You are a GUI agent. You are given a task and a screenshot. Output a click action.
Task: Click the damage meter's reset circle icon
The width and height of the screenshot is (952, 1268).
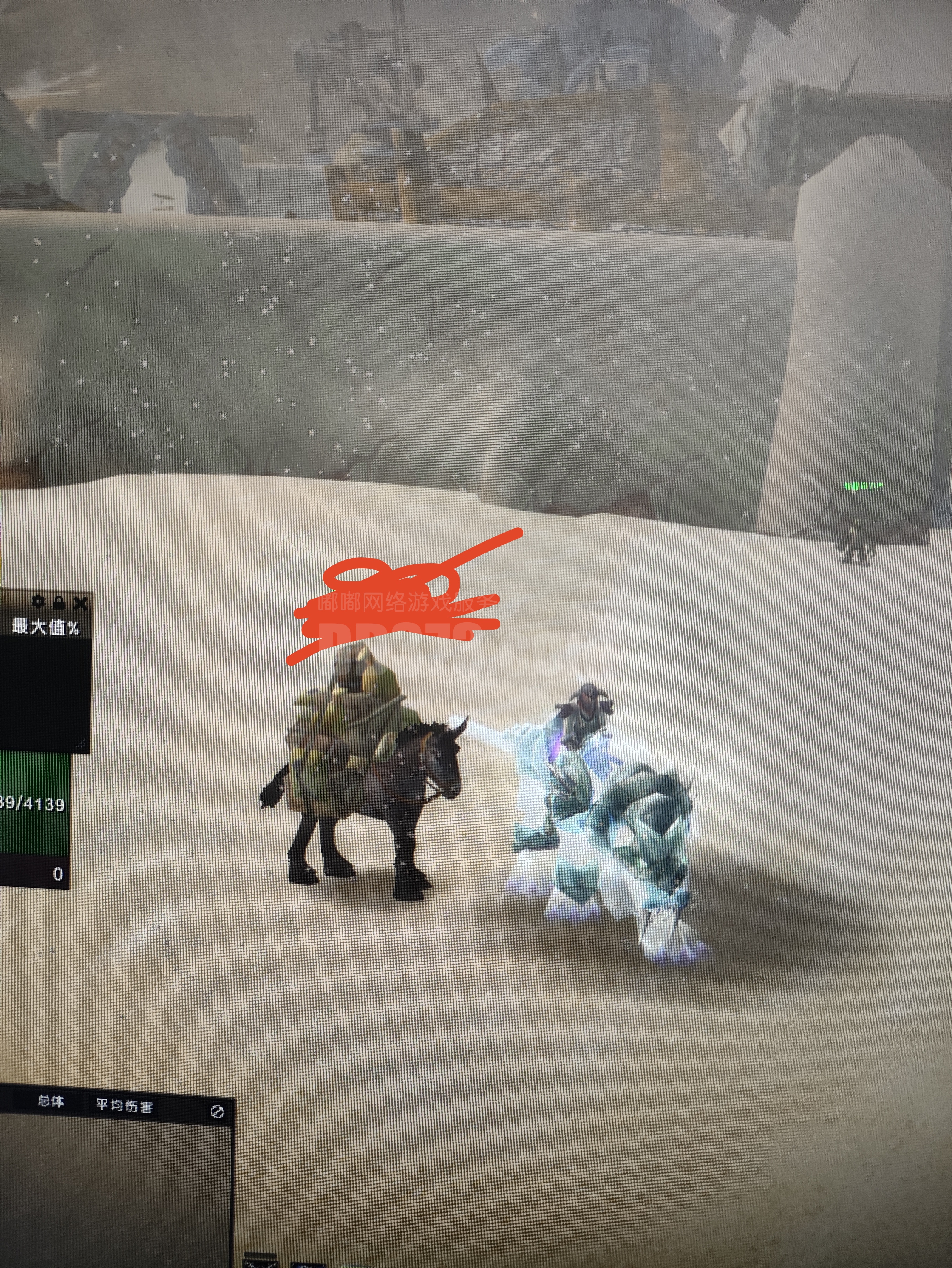pyautogui.click(x=217, y=1111)
